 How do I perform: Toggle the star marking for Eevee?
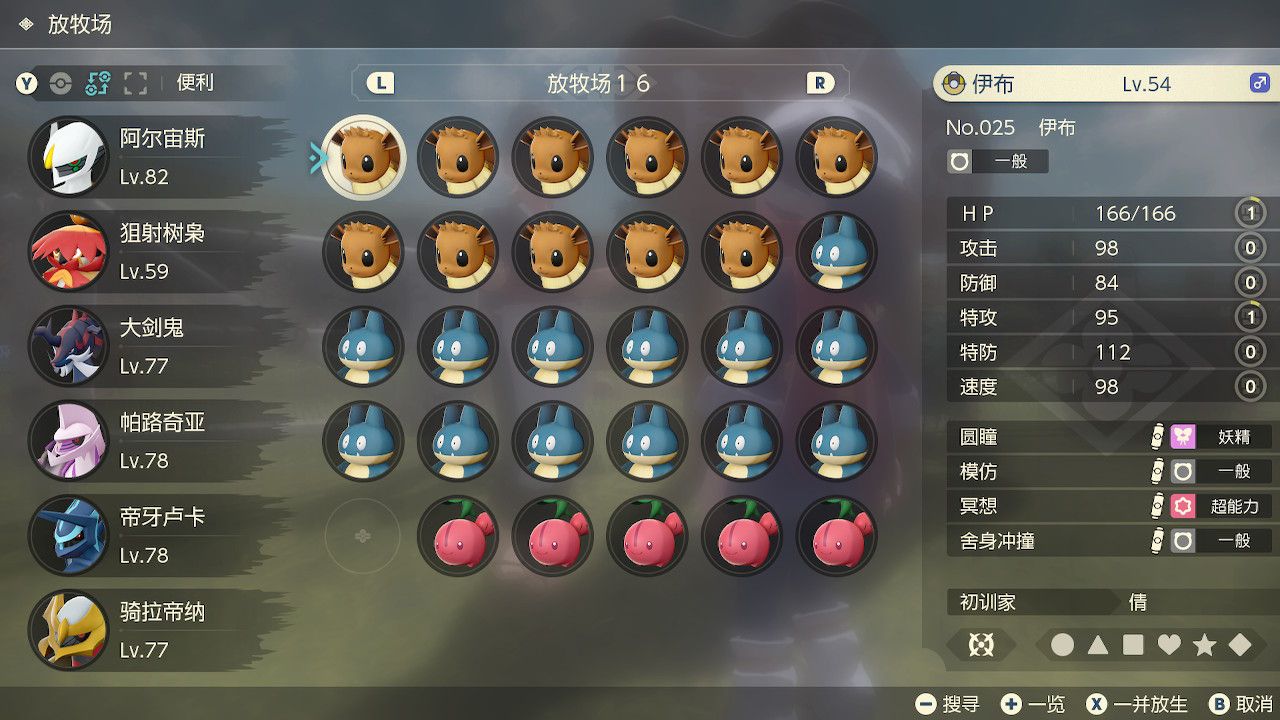[1203, 642]
